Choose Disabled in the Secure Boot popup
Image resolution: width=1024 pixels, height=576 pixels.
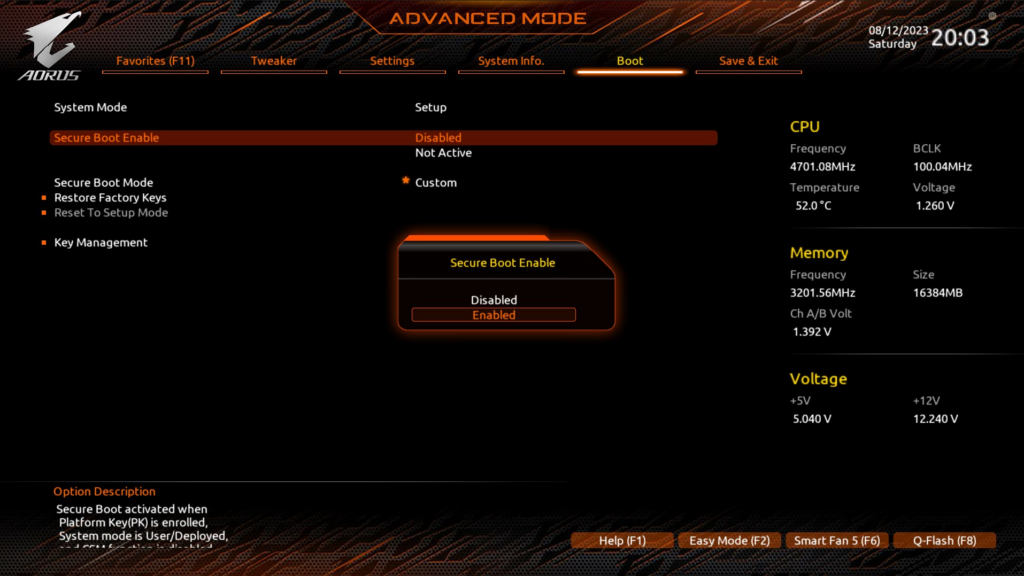tap(494, 300)
